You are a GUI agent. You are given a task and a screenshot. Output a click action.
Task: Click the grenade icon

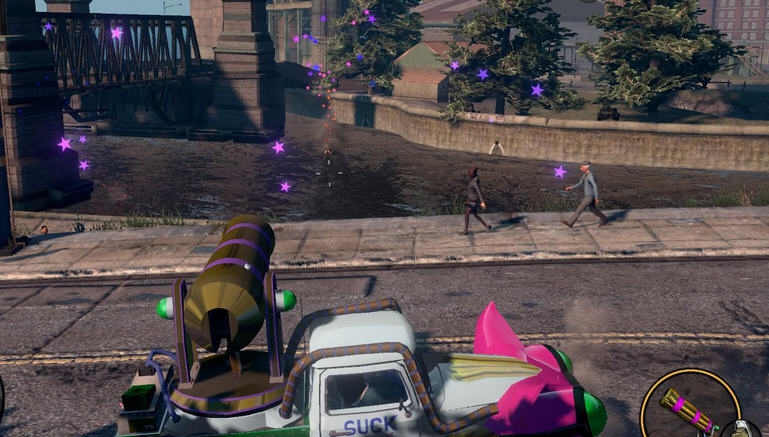(743, 430)
